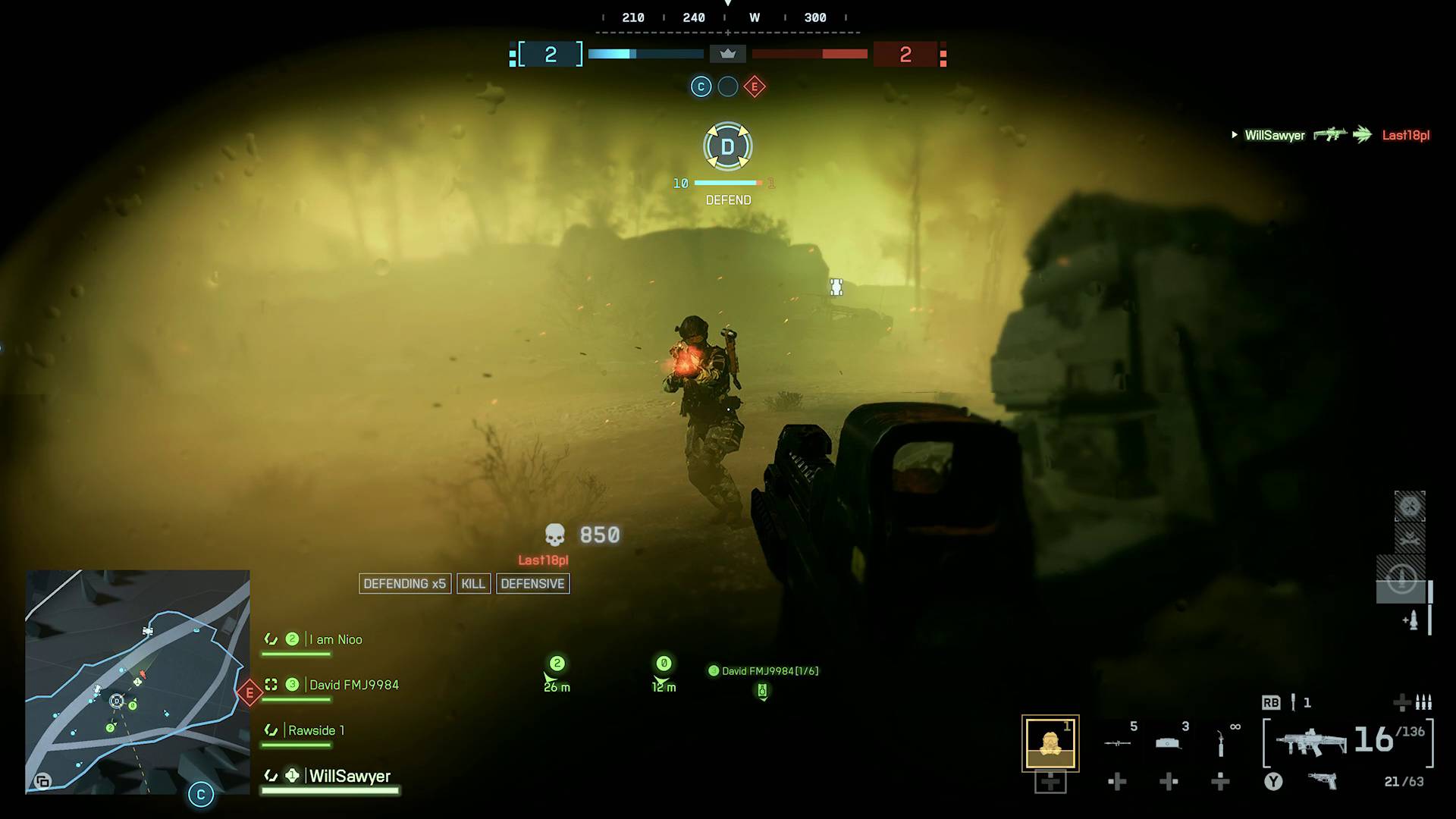Click the skull icon above the 850 score

[x=556, y=535]
